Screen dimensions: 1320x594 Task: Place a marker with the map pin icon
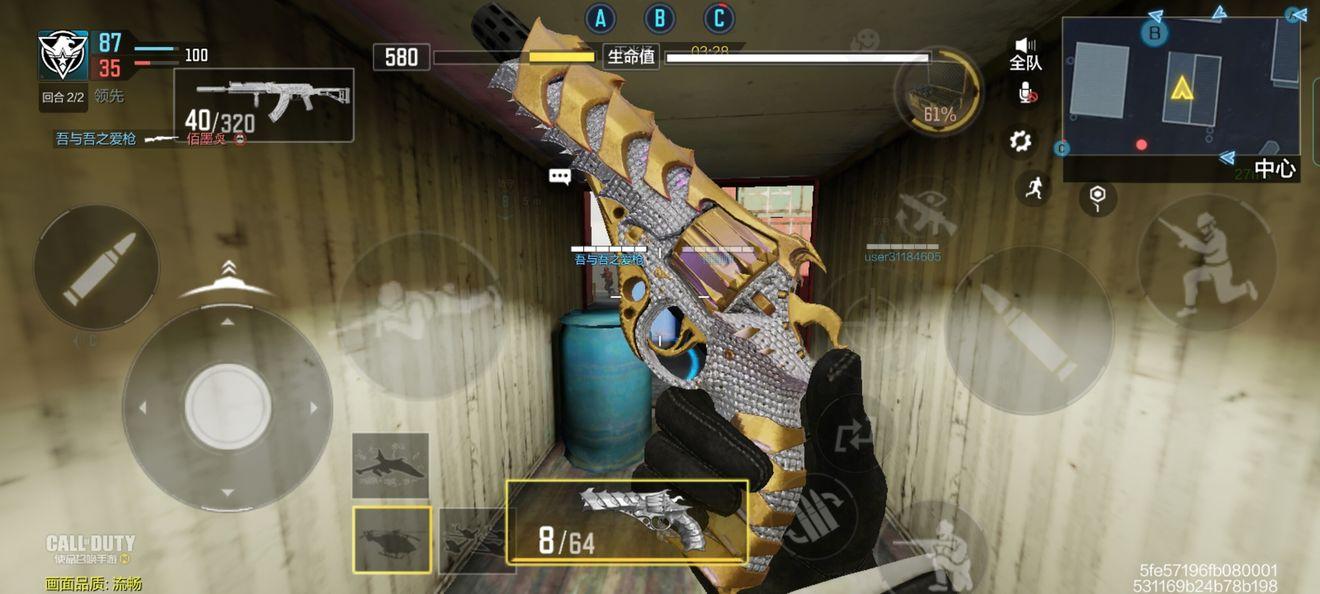point(1098,197)
